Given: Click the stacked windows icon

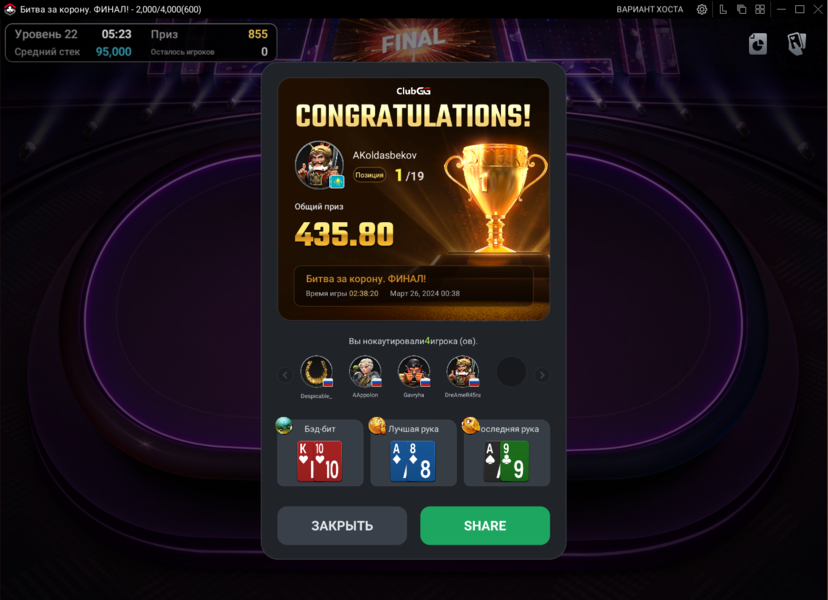Looking at the screenshot, I should (741, 9).
